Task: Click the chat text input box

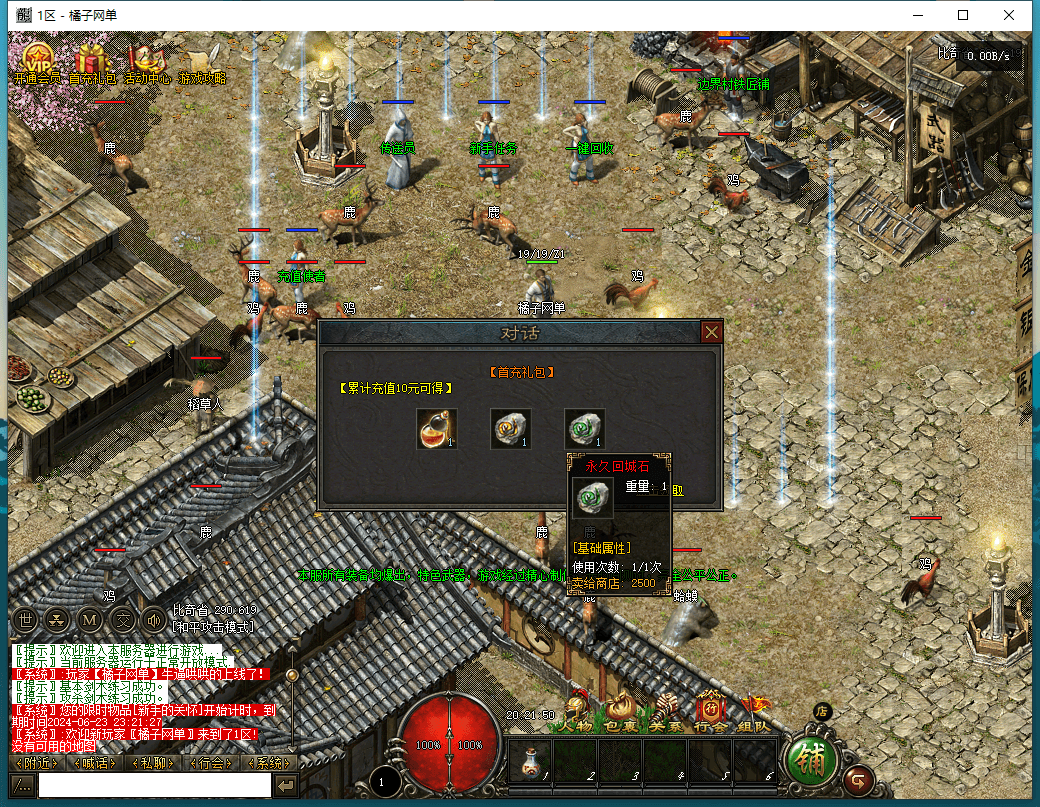Action: coord(154,786)
